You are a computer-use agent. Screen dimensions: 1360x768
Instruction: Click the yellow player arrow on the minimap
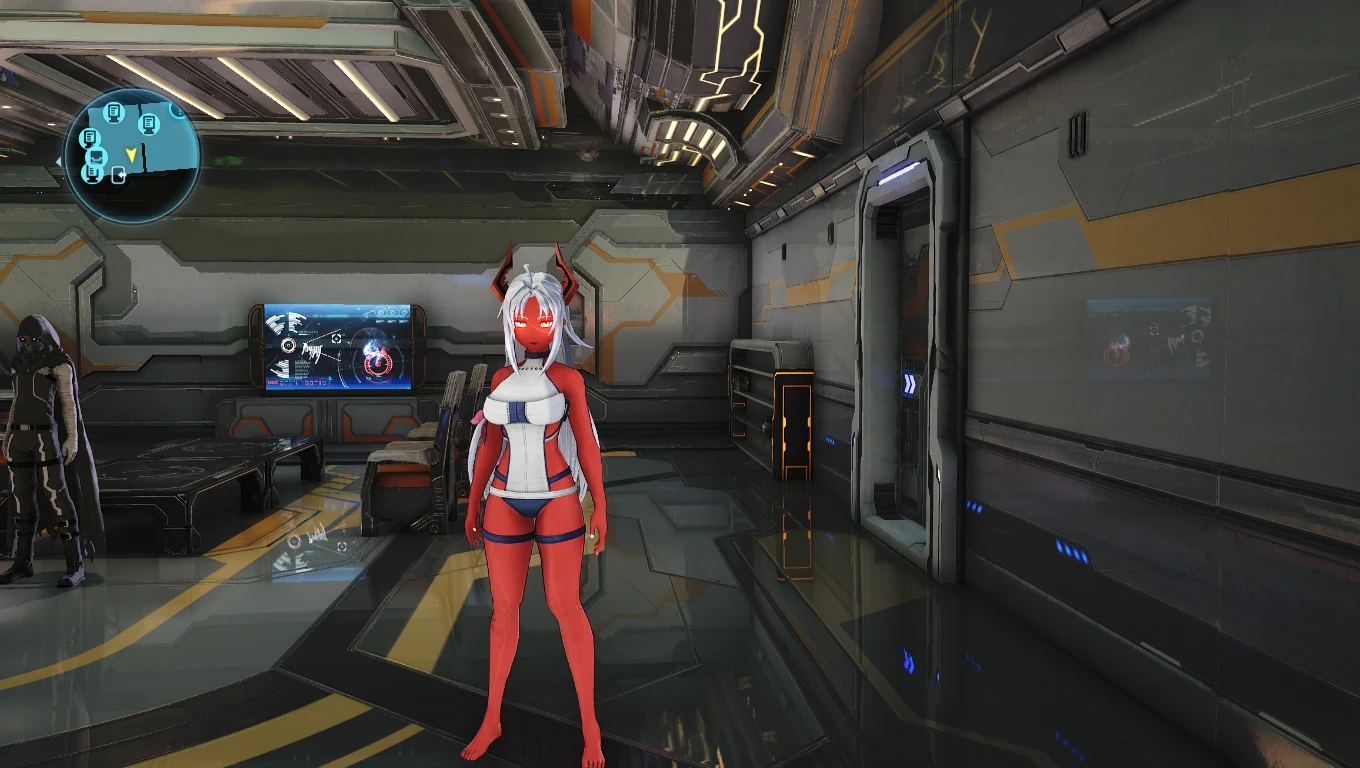[x=132, y=154]
